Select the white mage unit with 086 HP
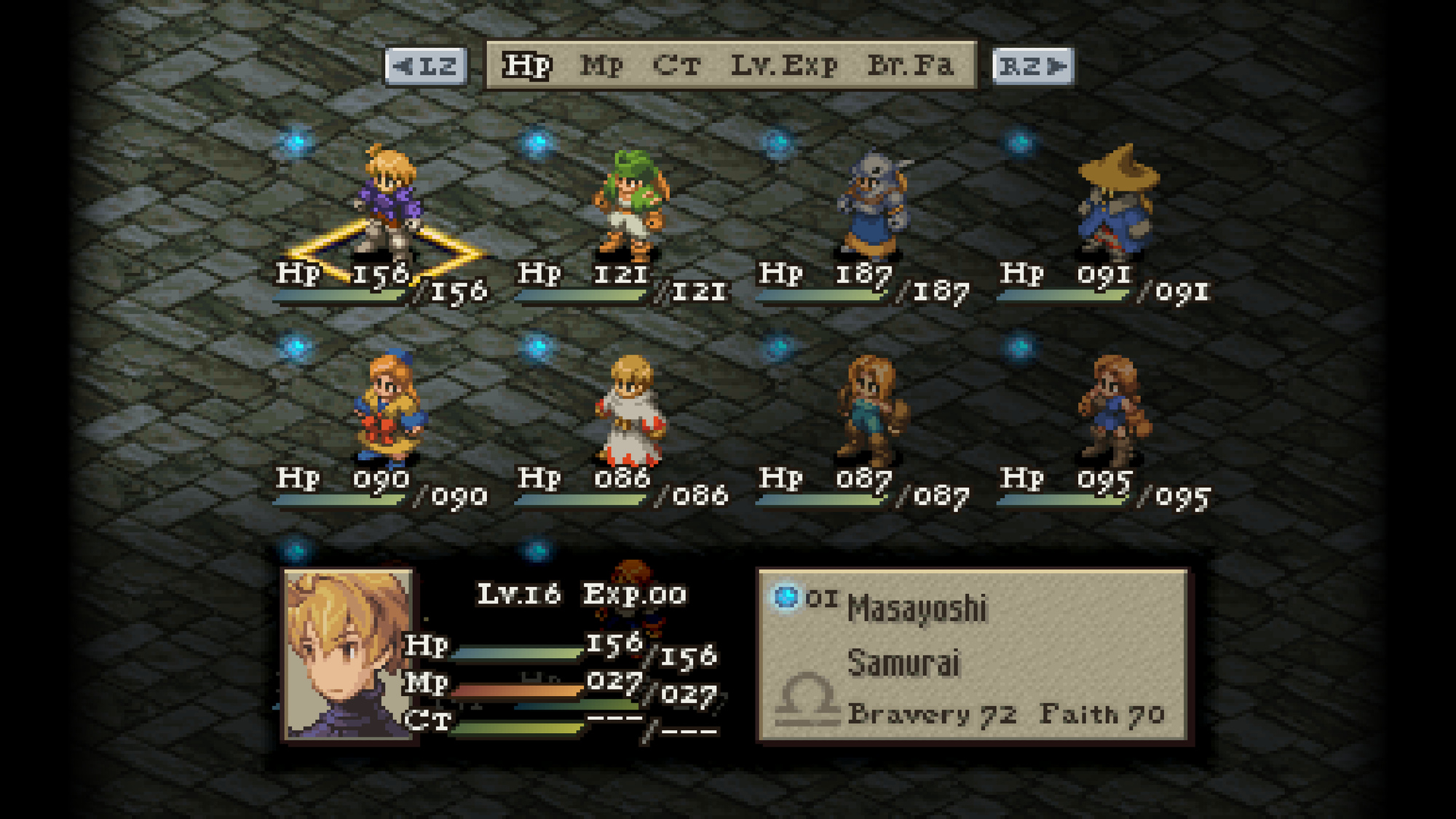The height and width of the screenshot is (819, 1456). (x=630, y=409)
